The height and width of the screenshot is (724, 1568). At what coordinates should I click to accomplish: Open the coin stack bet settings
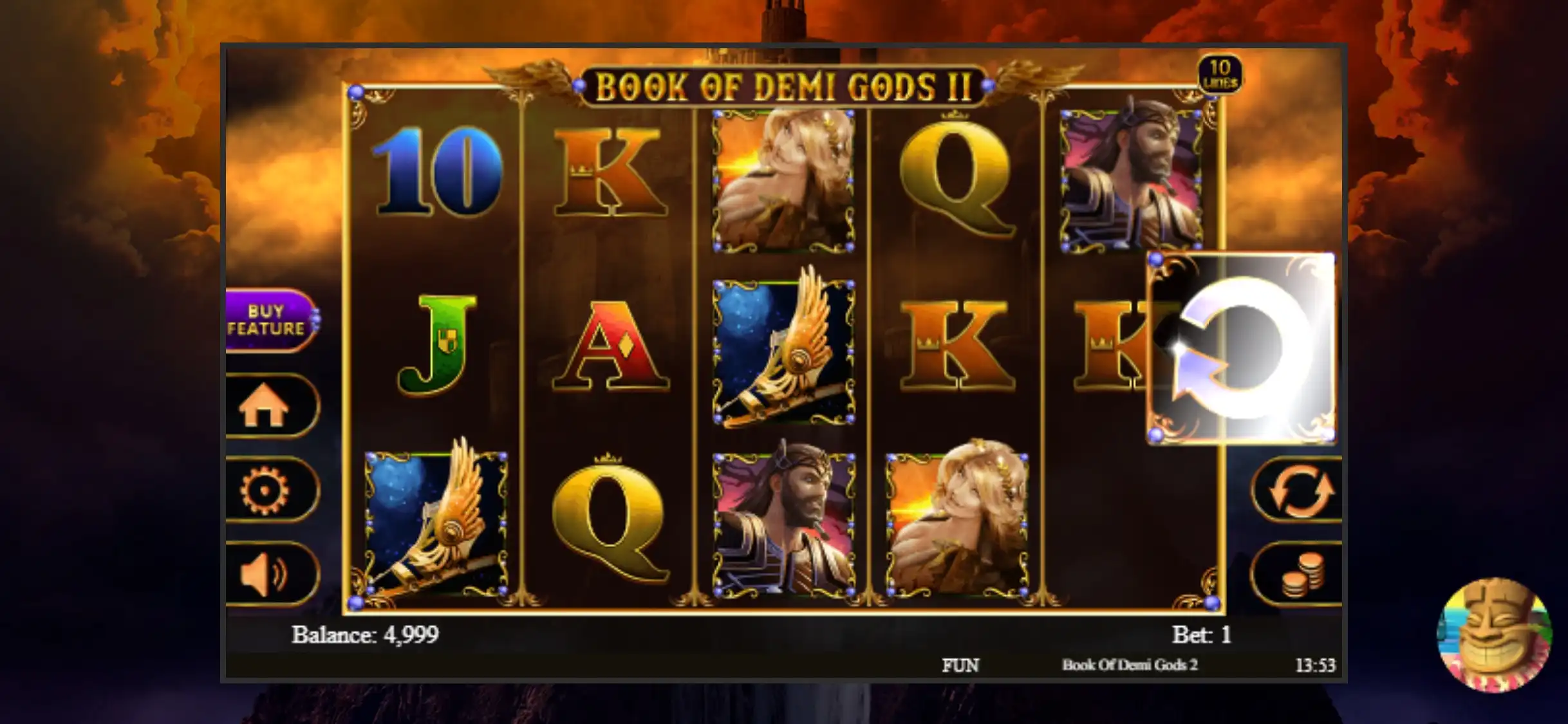coord(1300,575)
